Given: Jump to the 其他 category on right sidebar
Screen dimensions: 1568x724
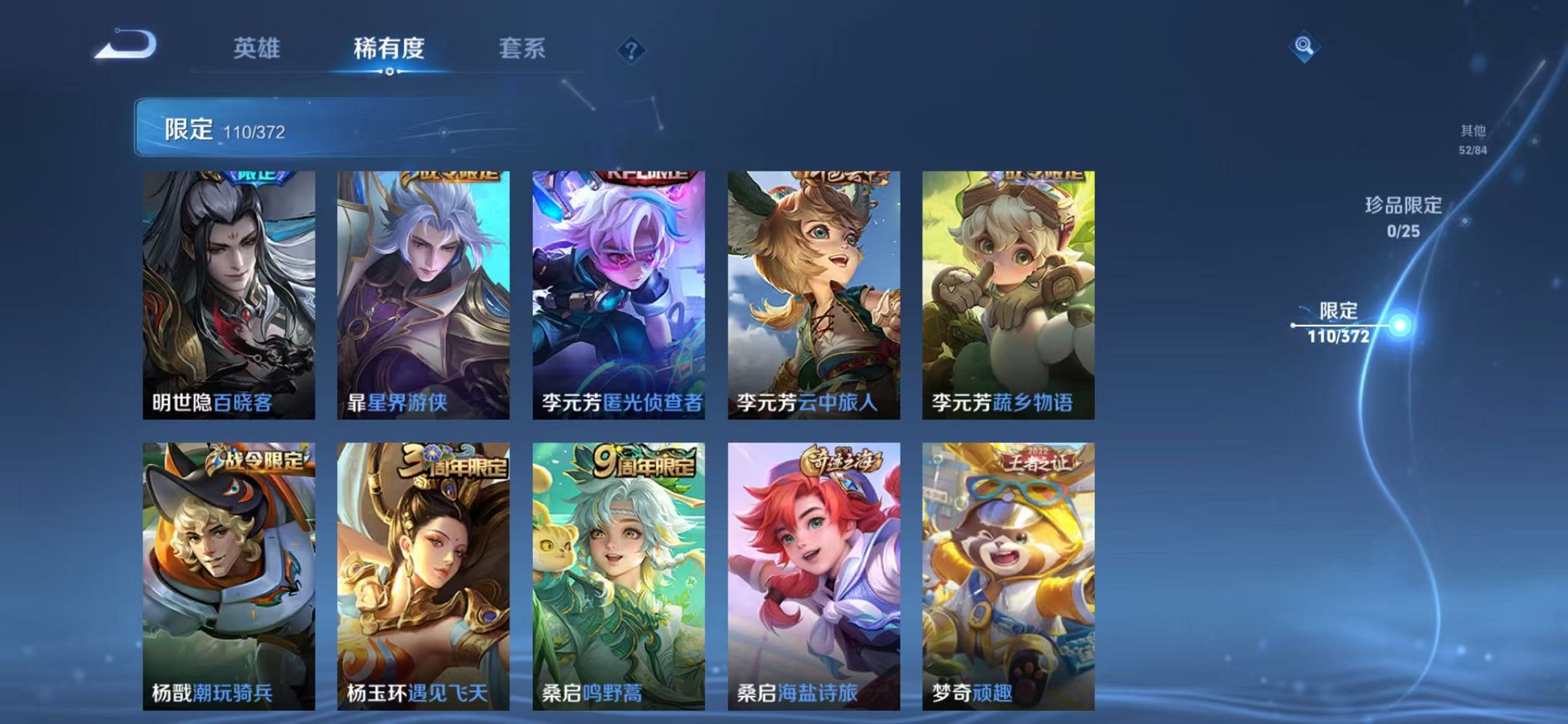Looking at the screenshot, I should 1471,137.
